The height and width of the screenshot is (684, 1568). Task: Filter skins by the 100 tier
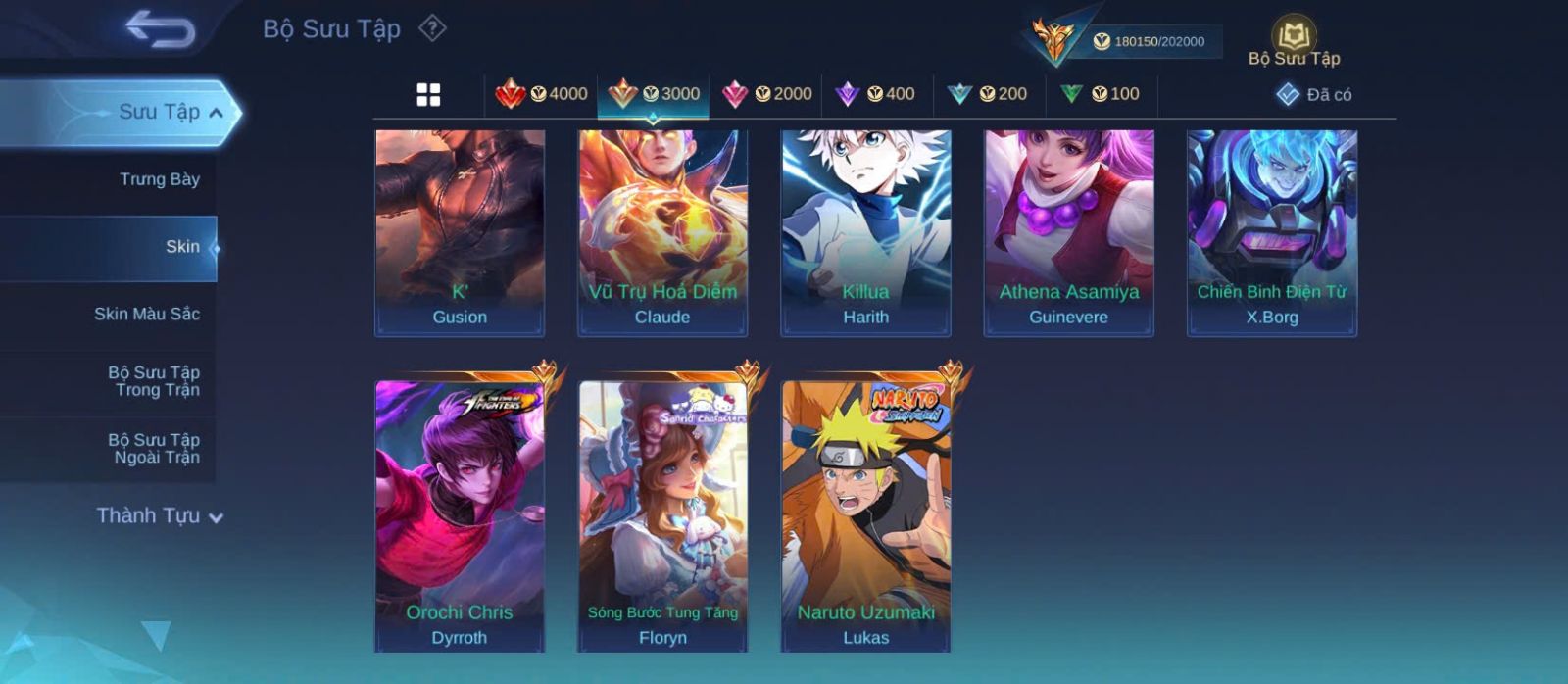click(1100, 94)
